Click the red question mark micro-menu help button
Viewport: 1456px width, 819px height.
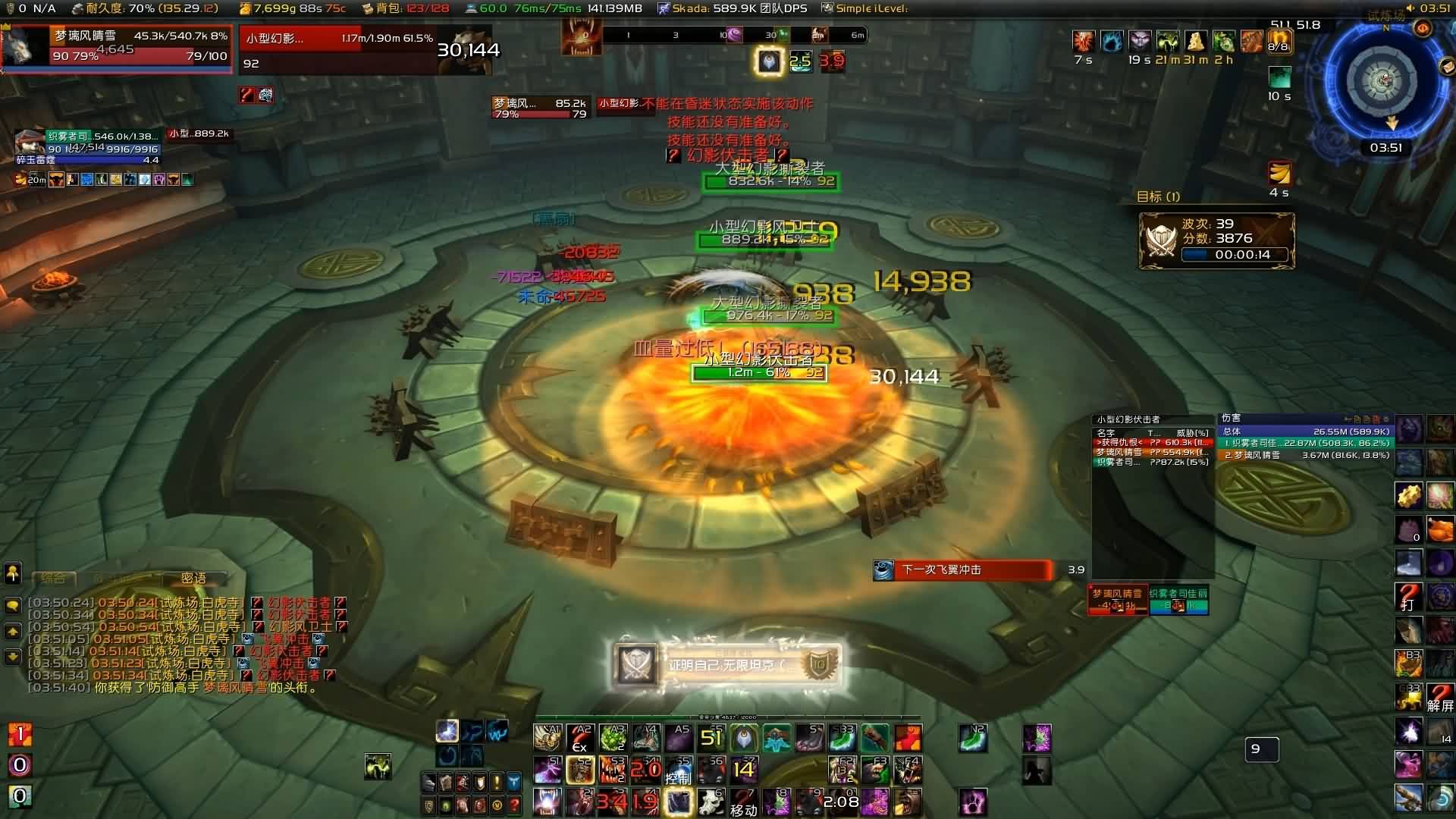[514, 805]
